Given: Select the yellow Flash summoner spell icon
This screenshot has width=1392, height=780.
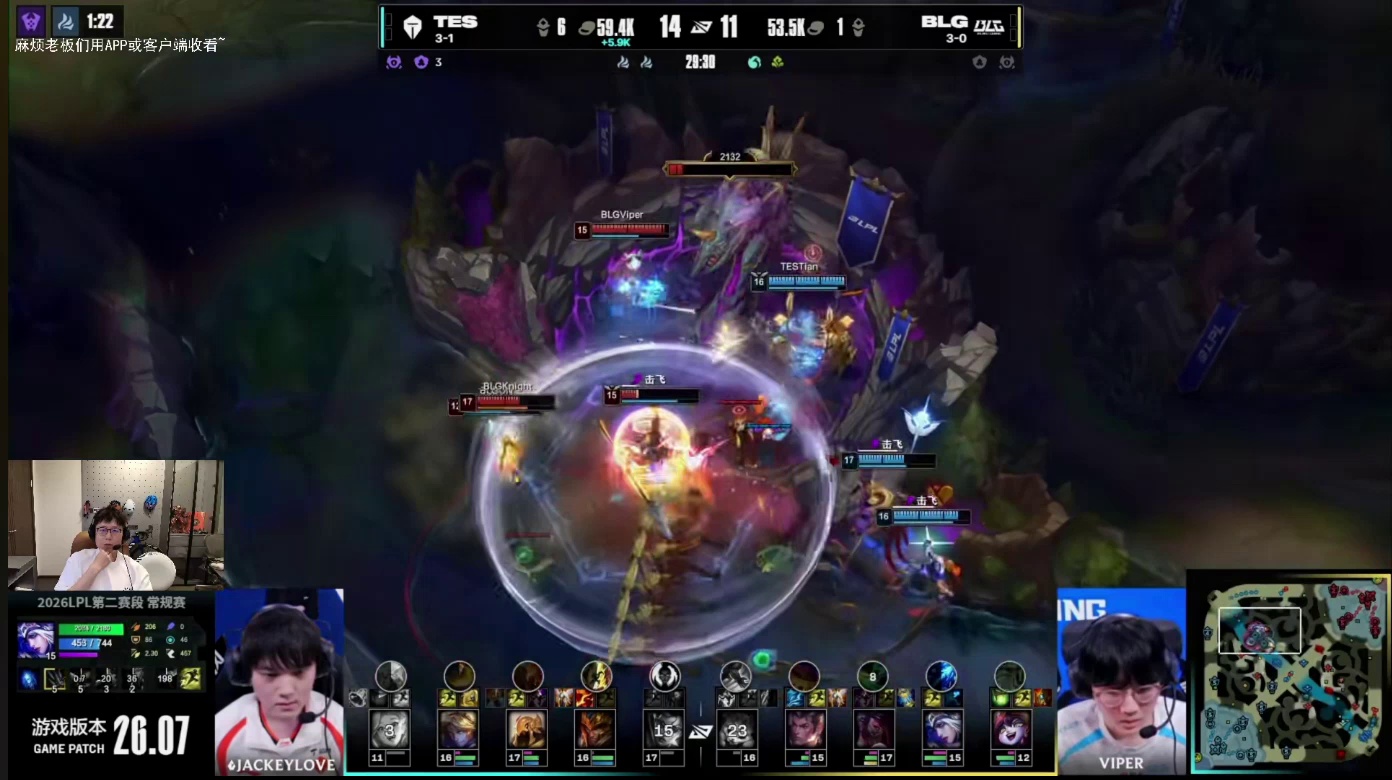Looking at the screenshot, I should point(190,679).
